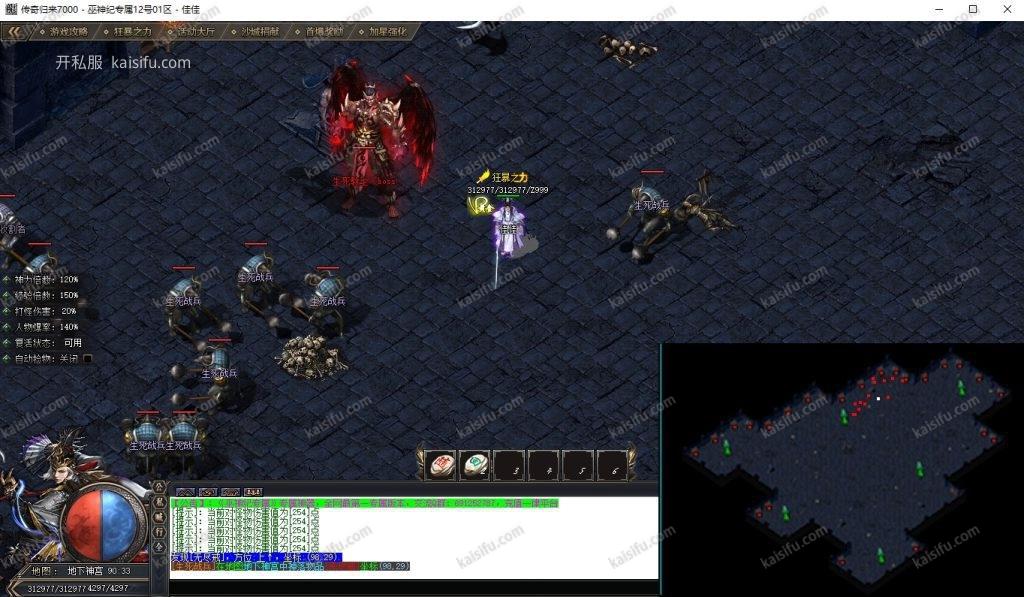Open the 狂暴之力 menu entry

point(131,31)
